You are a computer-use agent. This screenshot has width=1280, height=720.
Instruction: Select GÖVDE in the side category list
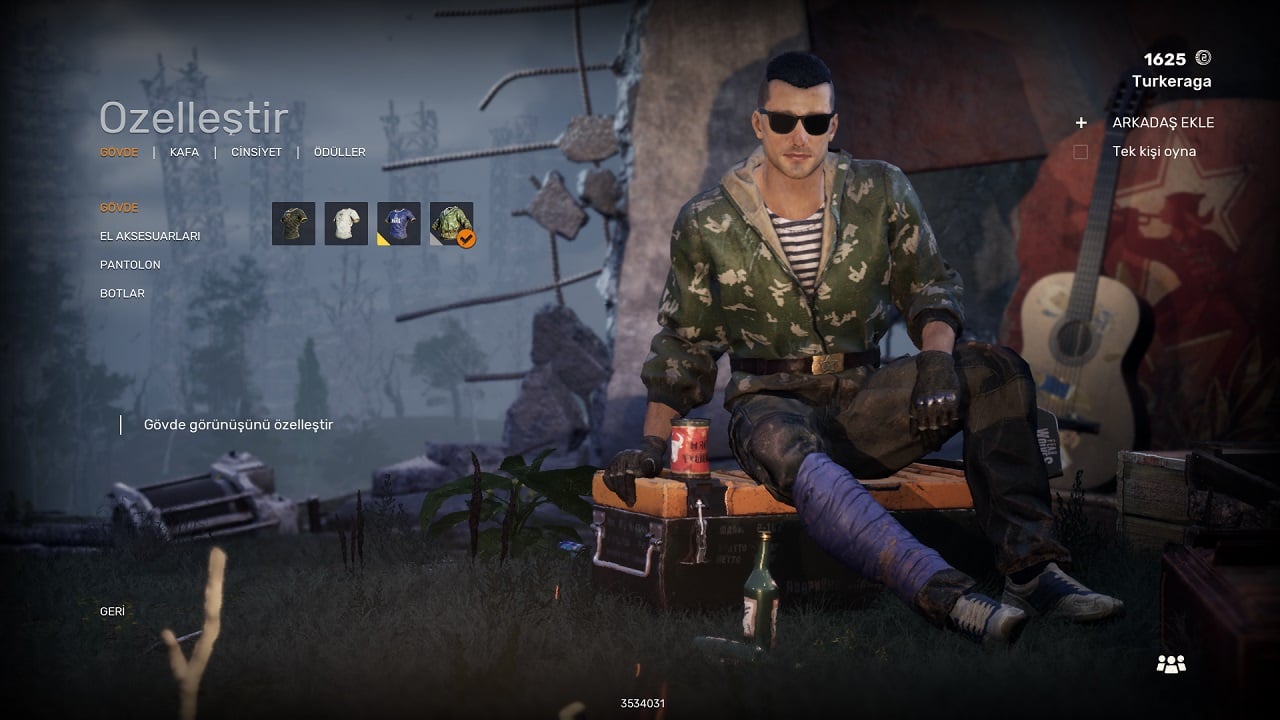(119, 208)
